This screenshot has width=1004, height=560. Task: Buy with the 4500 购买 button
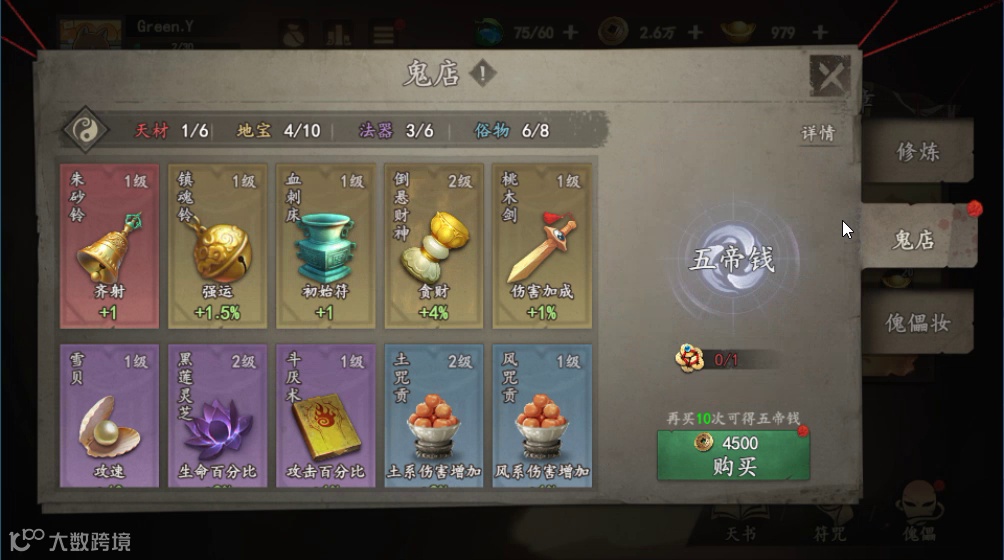(733, 455)
